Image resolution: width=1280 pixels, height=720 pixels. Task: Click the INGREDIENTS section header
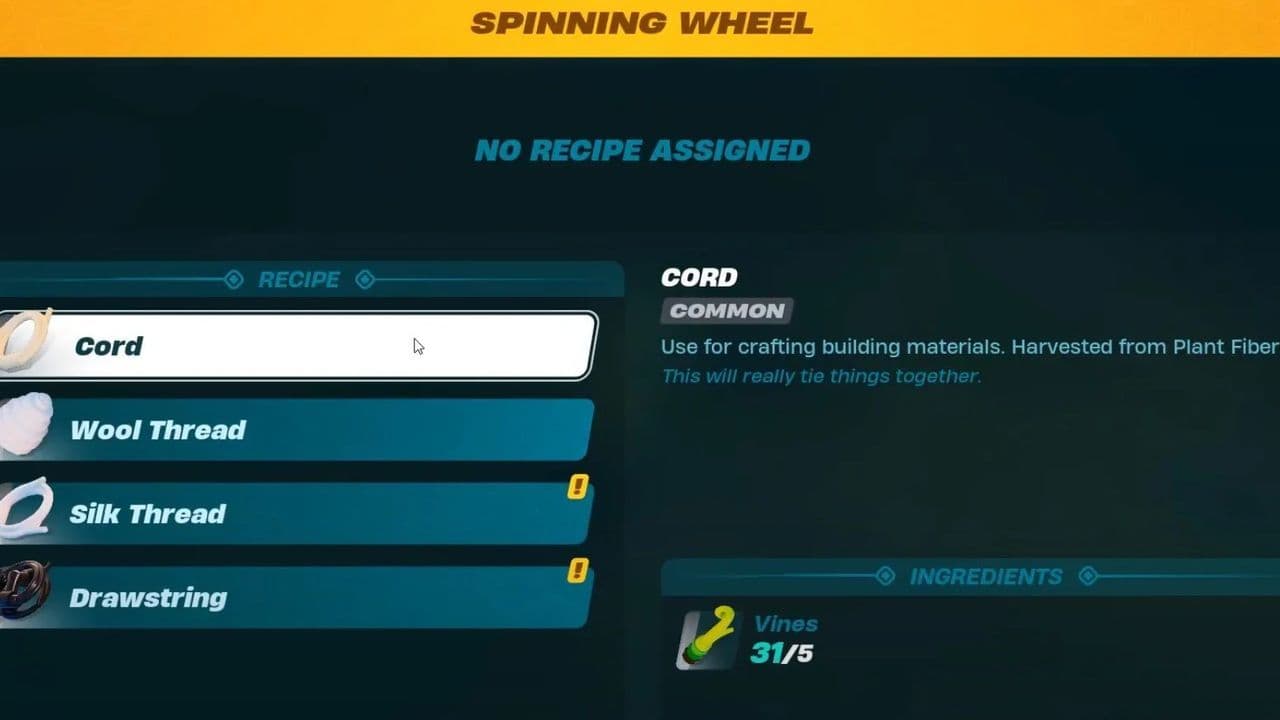(984, 576)
